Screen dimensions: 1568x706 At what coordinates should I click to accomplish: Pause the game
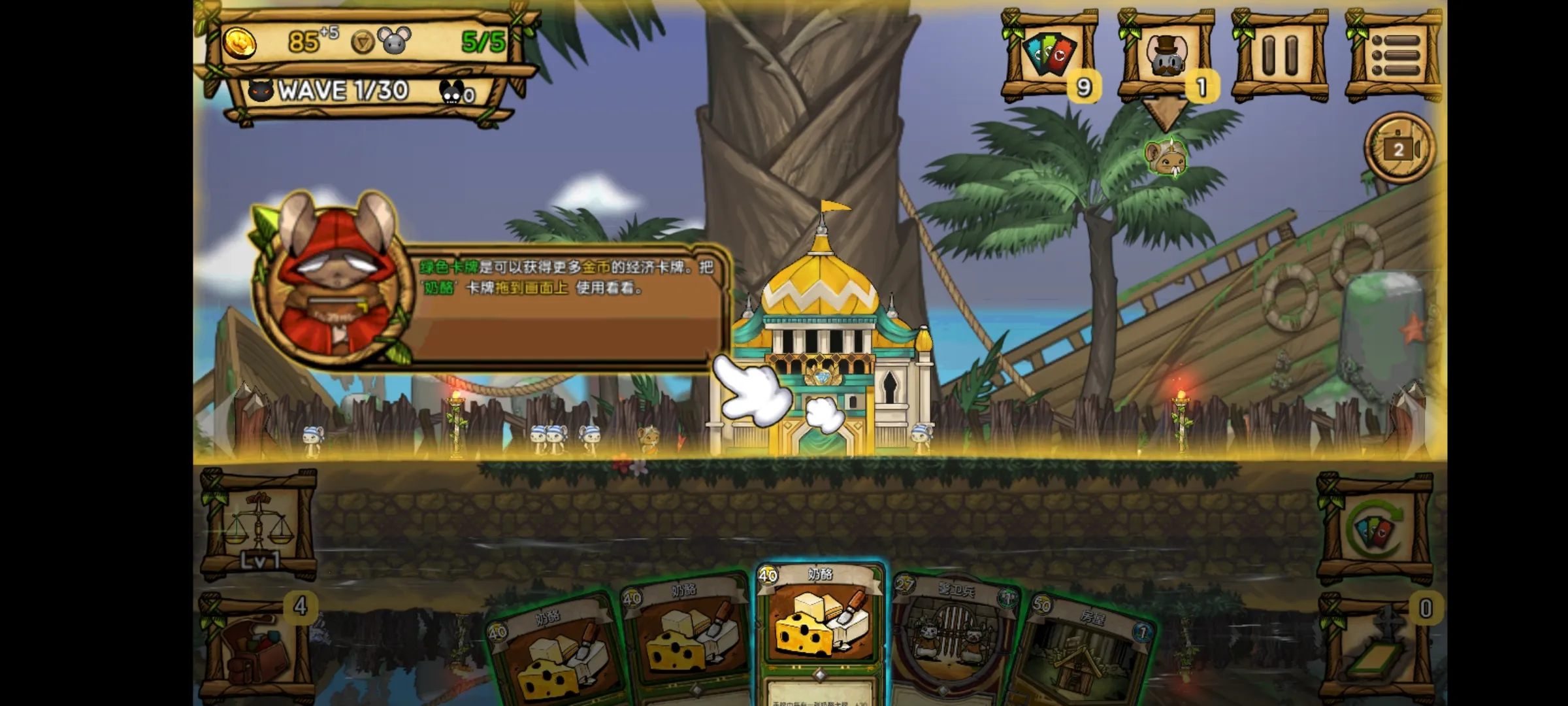point(1279,55)
